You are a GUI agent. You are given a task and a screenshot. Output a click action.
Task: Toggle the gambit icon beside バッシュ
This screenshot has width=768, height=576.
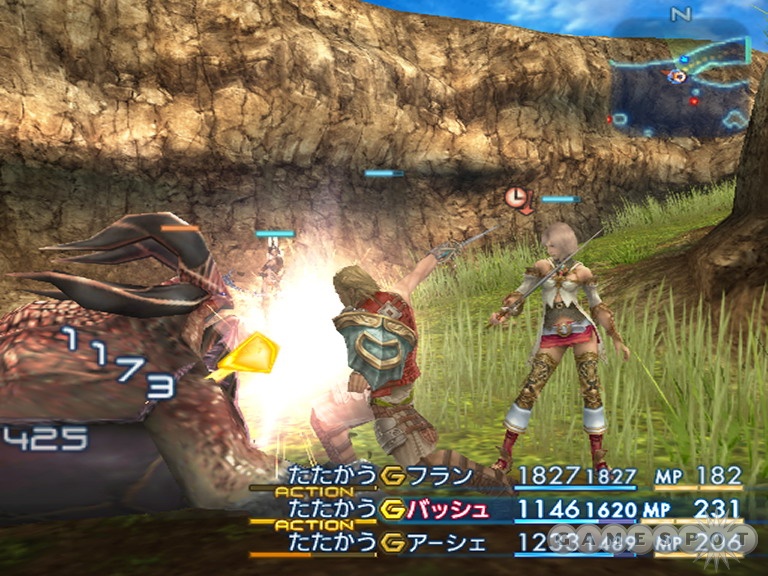click(x=391, y=510)
